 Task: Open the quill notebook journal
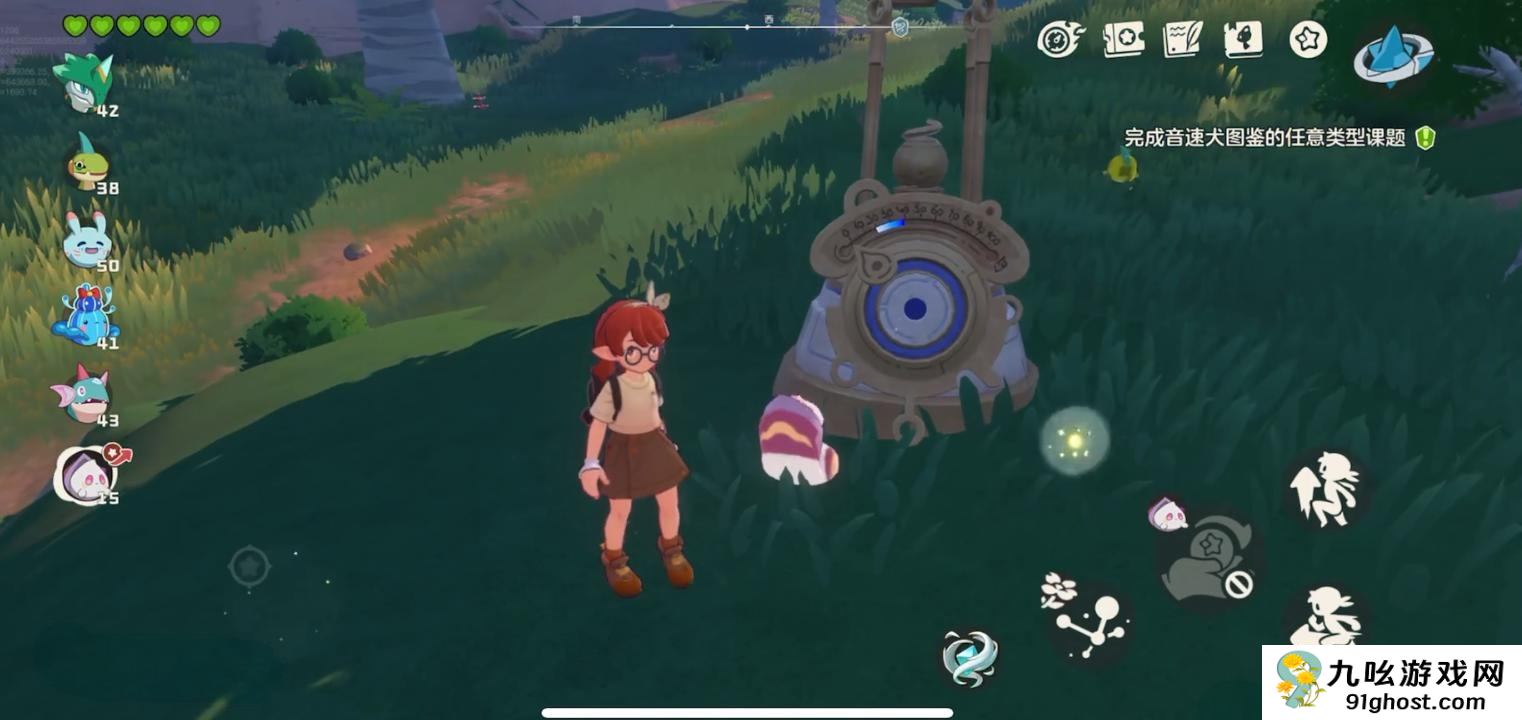pyautogui.click(x=1182, y=39)
